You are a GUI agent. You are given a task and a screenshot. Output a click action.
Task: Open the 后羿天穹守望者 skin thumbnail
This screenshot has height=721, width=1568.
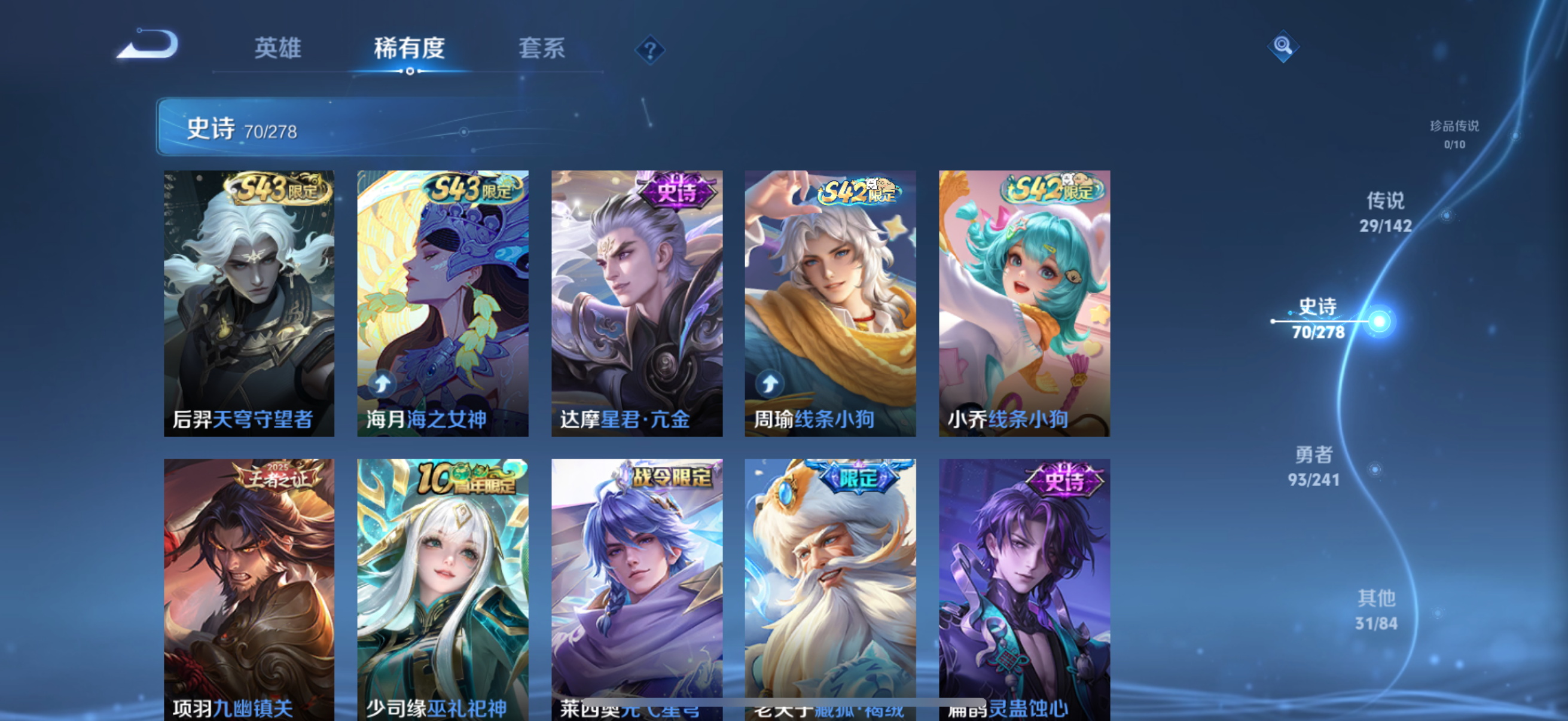click(x=248, y=303)
